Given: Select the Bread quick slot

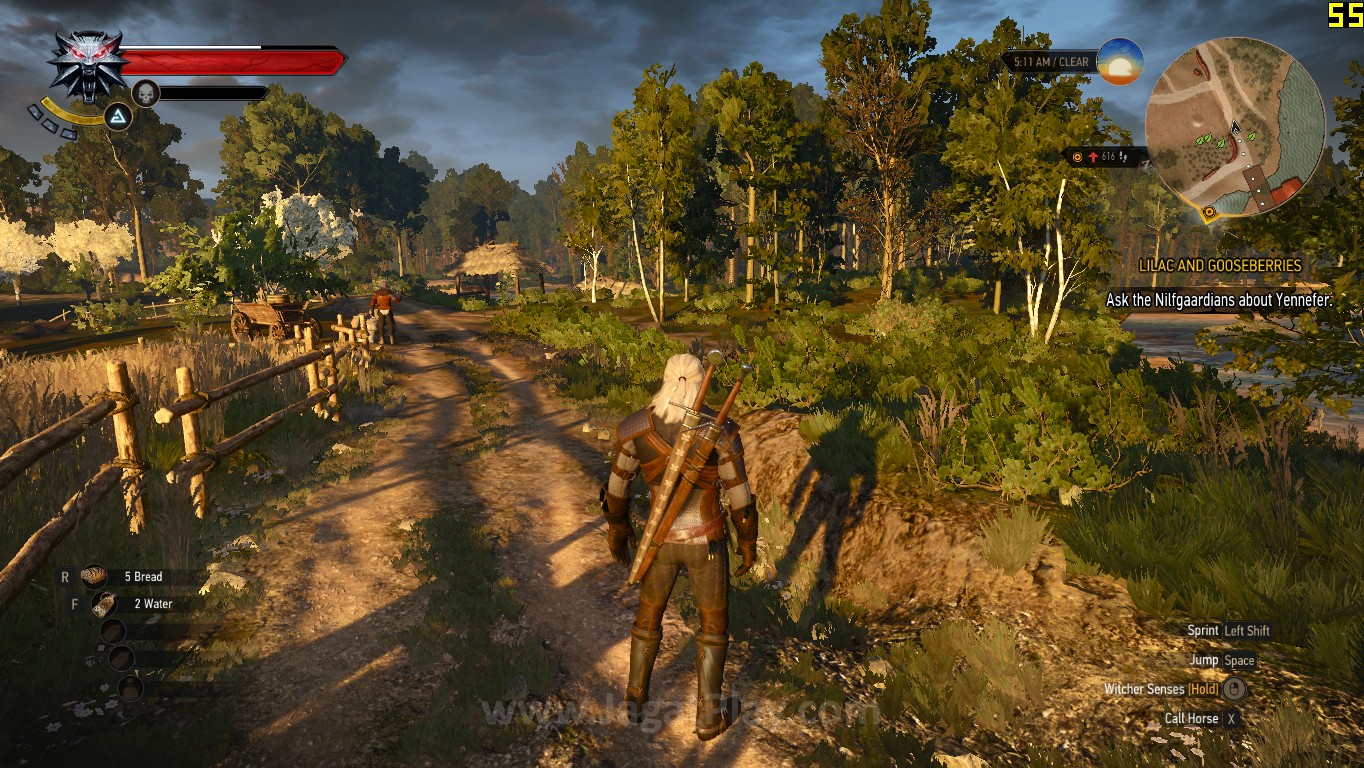Looking at the screenshot, I should (95, 576).
